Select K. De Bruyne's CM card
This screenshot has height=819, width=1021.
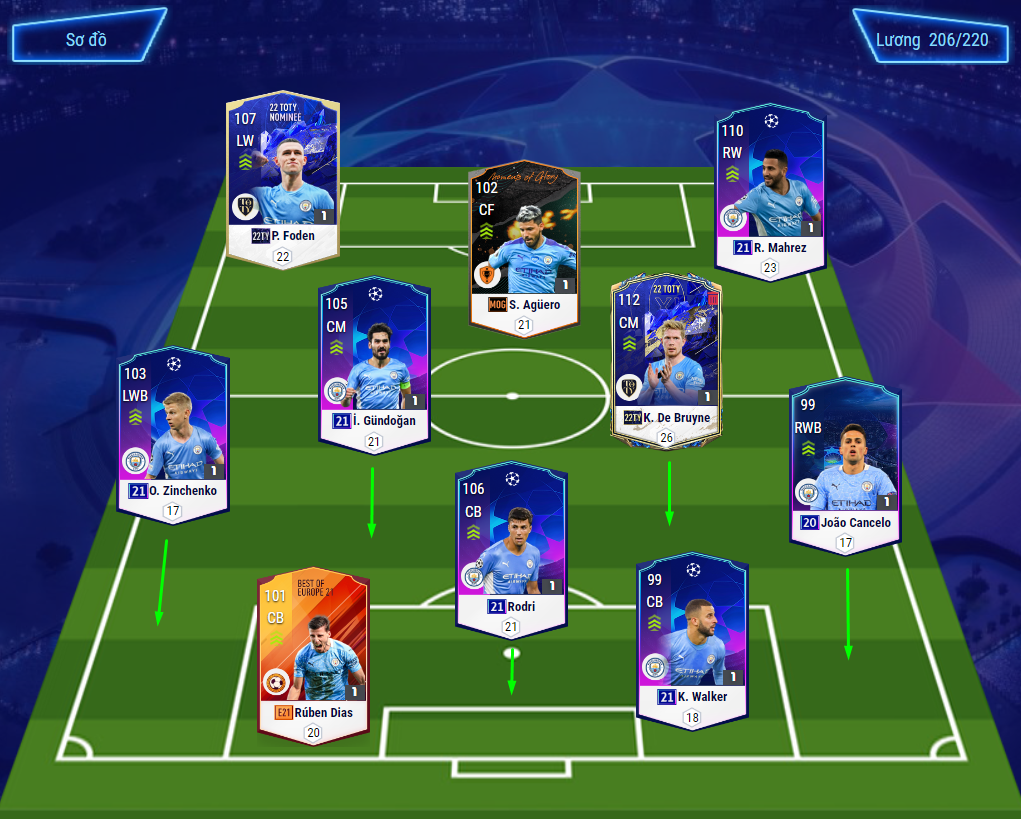(x=666, y=360)
